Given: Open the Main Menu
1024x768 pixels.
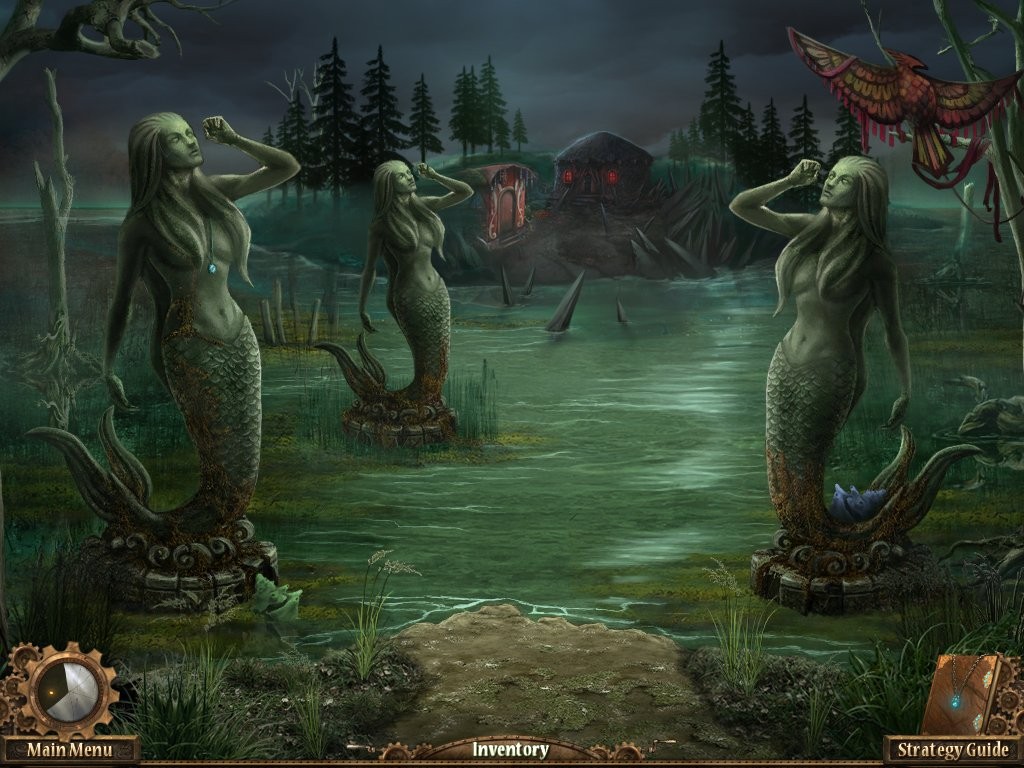Looking at the screenshot, I should coord(68,749).
